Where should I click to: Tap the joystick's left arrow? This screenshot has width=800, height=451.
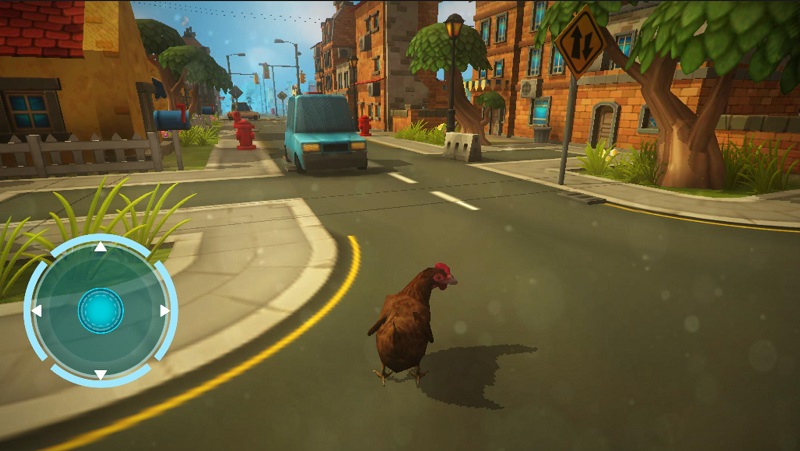(x=37, y=311)
